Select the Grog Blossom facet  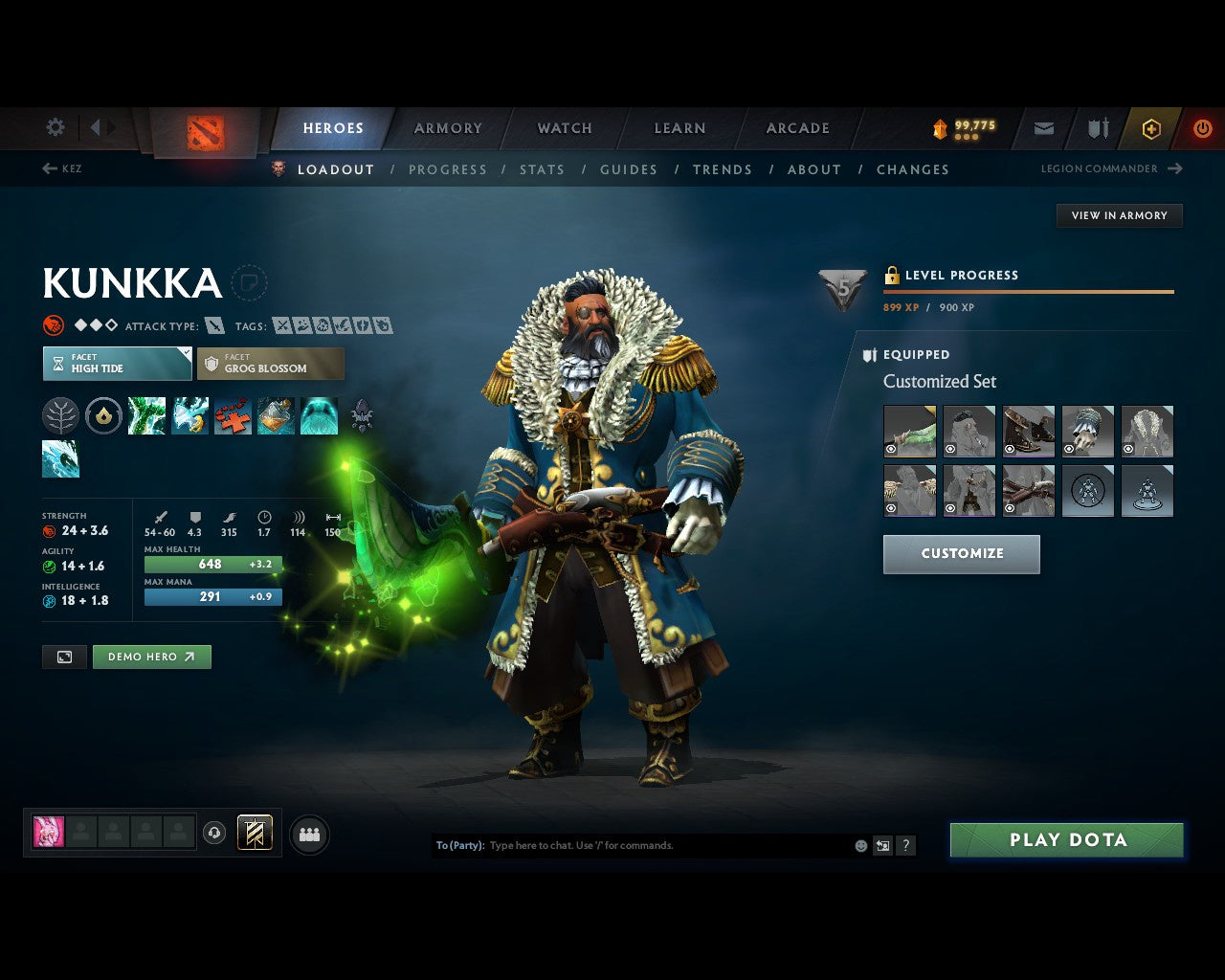(271, 364)
